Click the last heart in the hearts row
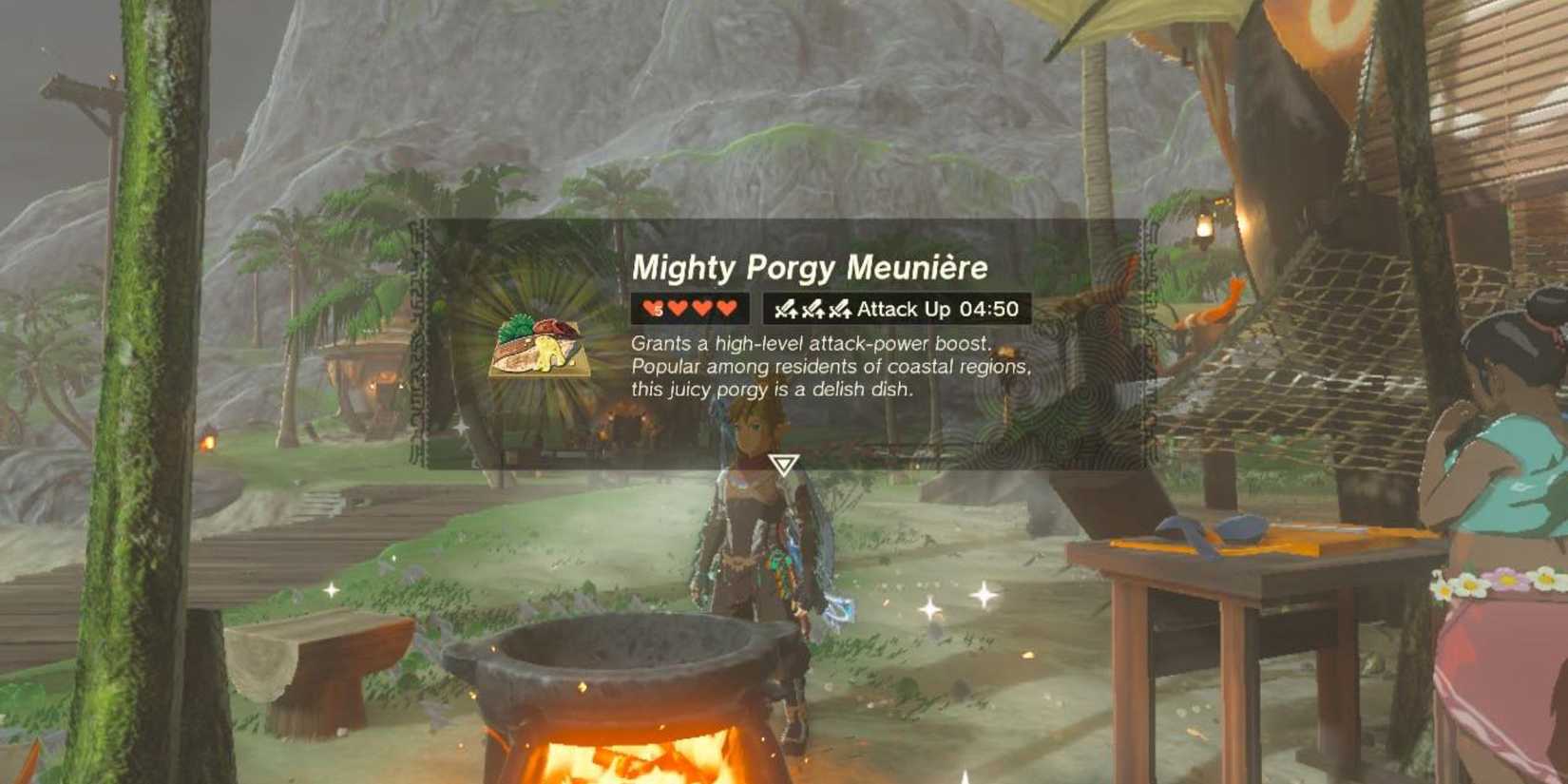This screenshot has width=1568, height=784. 726,307
